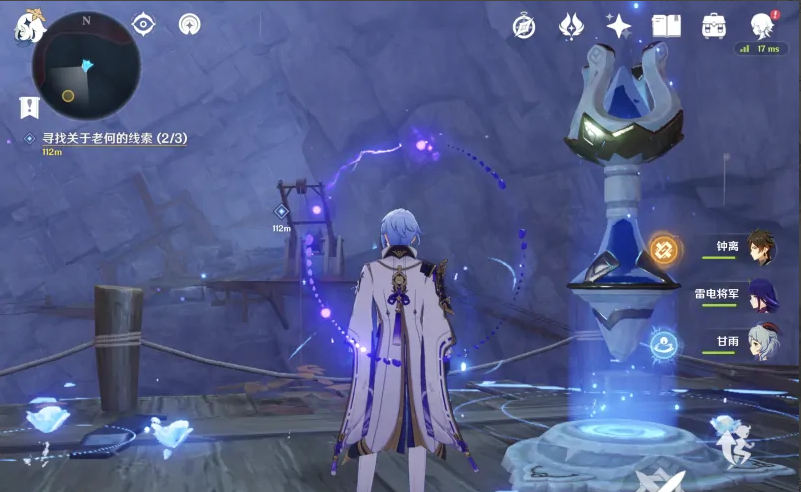This screenshot has width=801, height=492.
Task: Open the battle pass icon
Action: coord(571,26)
